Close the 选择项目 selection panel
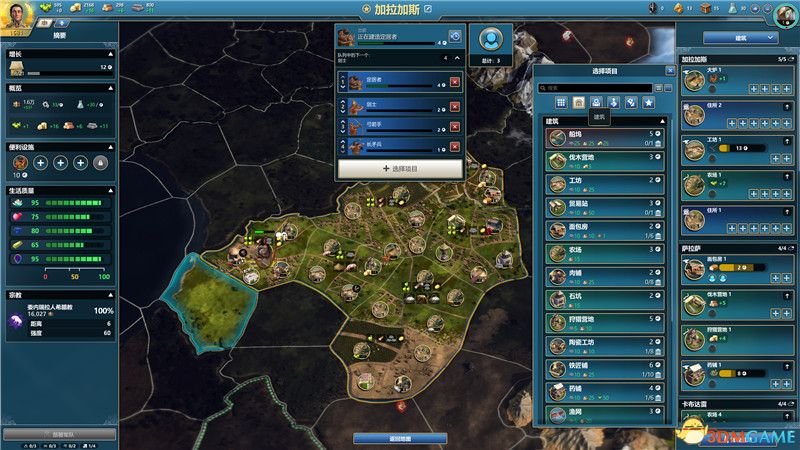Image resolution: width=800 pixels, height=450 pixels. [670, 72]
